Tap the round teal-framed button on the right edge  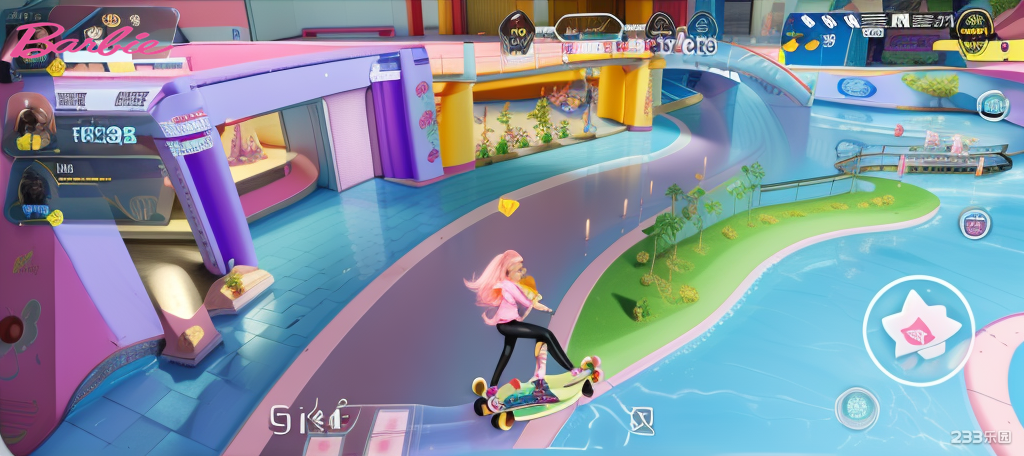click(x=993, y=104)
